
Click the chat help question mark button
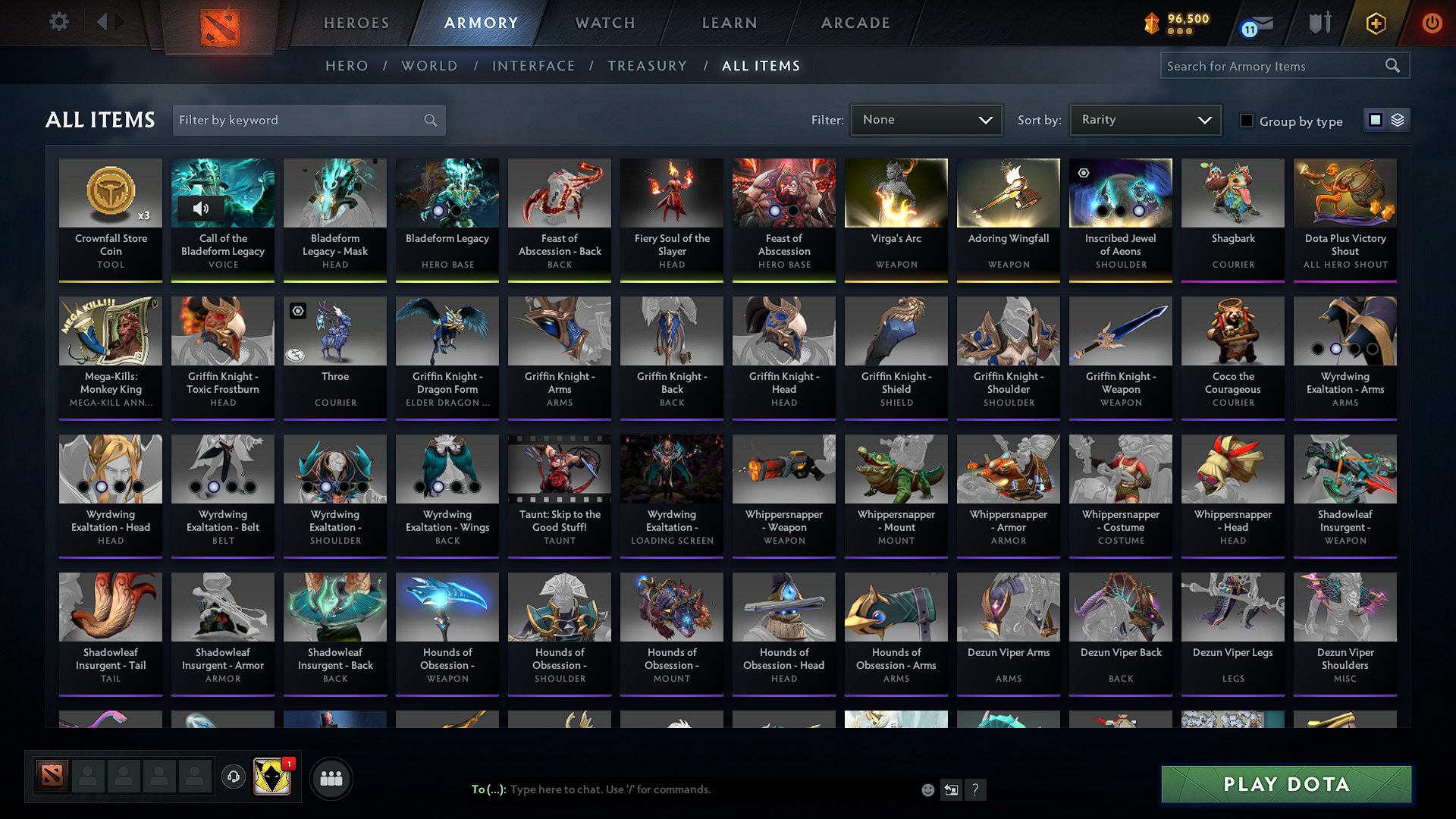click(x=976, y=789)
